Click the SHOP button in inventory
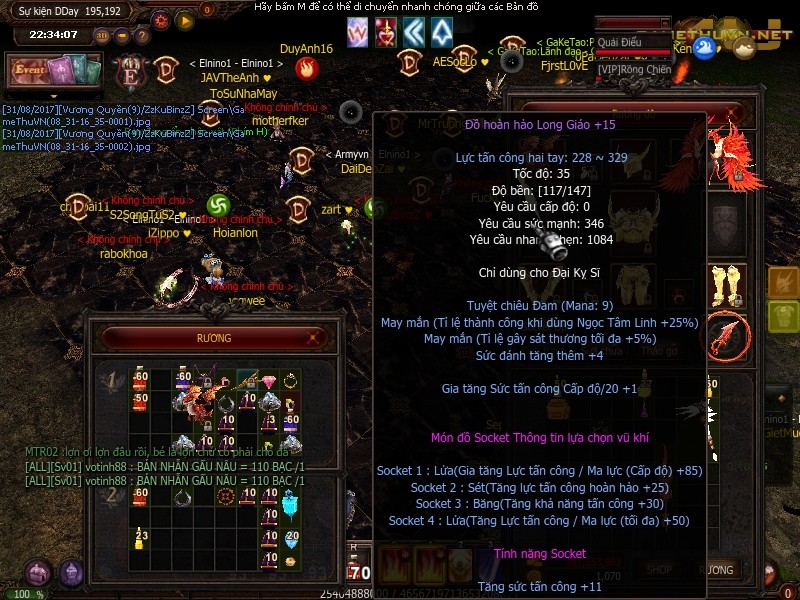Image resolution: width=800 pixels, height=600 pixels. point(659,569)
